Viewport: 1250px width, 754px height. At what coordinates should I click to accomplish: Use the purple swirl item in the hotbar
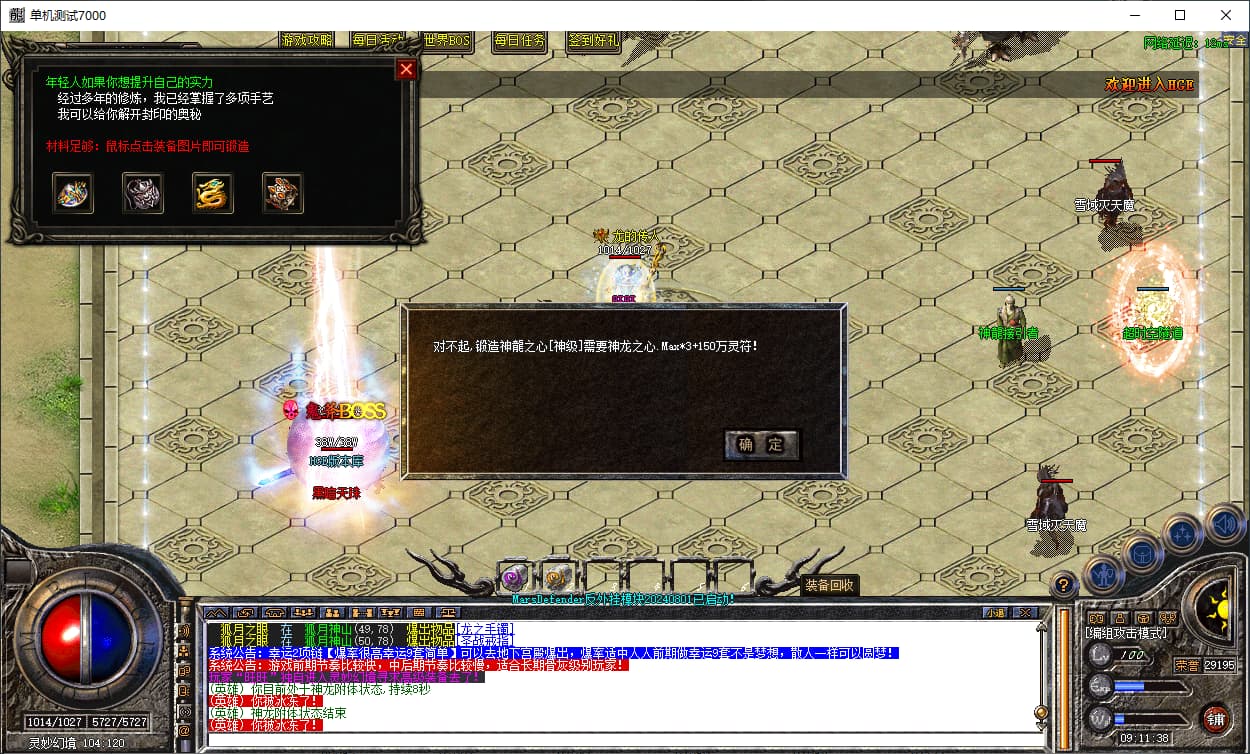516,577
